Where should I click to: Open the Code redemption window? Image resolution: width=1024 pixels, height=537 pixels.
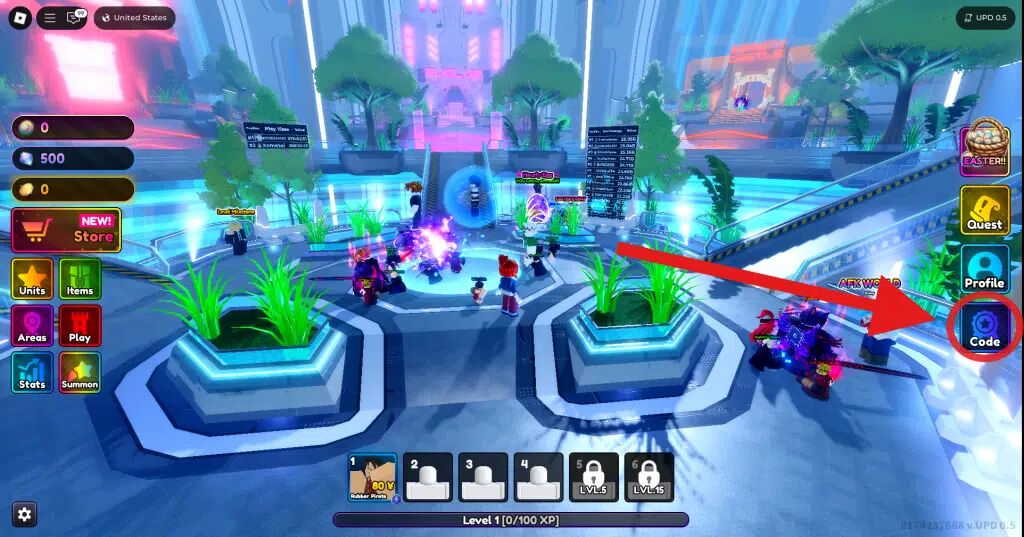click(x=984, y=327)
